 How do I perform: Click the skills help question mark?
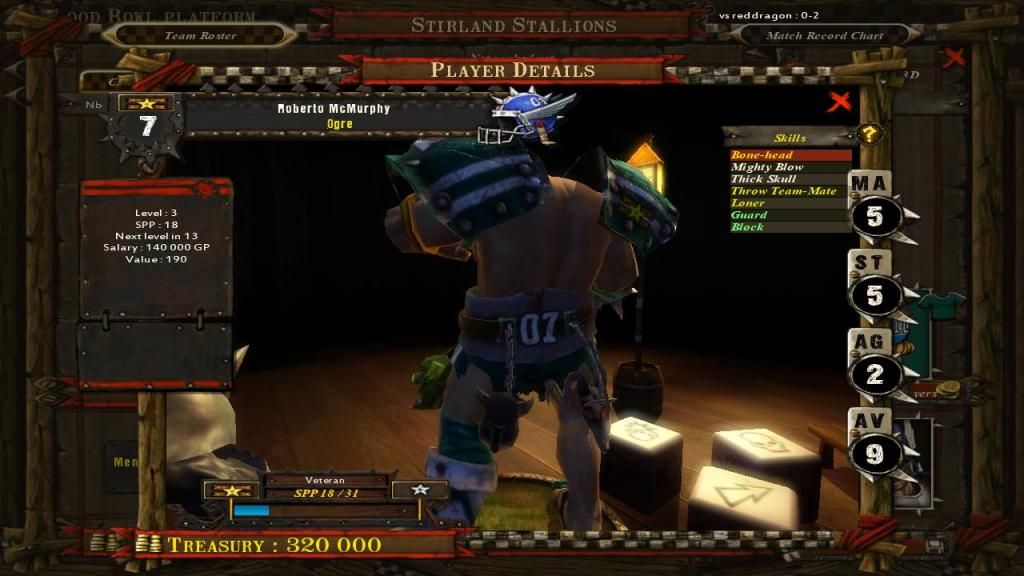click(870, 134)
